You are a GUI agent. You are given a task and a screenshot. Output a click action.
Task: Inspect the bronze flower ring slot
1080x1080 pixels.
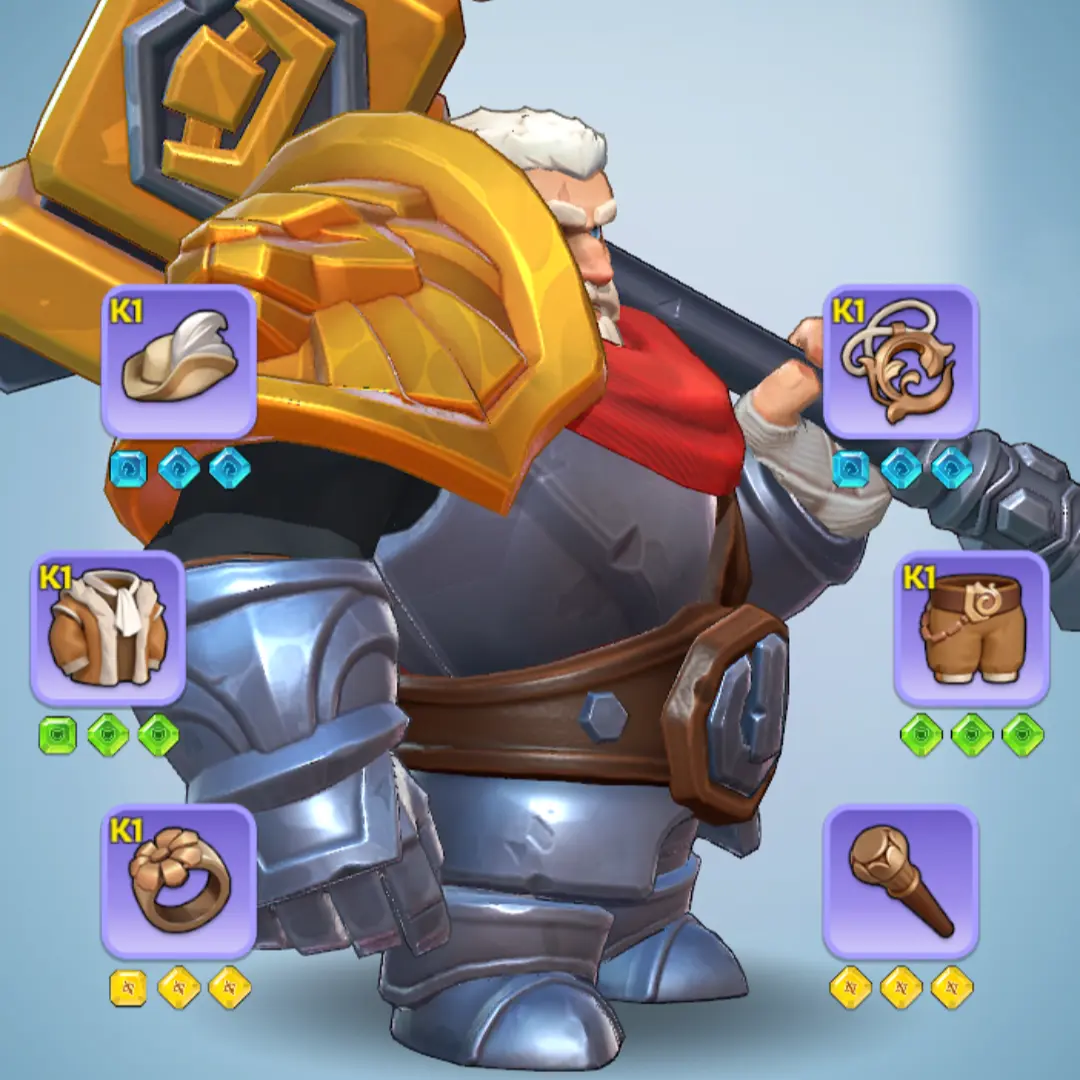pyautogui.click(x=179, y=882)
